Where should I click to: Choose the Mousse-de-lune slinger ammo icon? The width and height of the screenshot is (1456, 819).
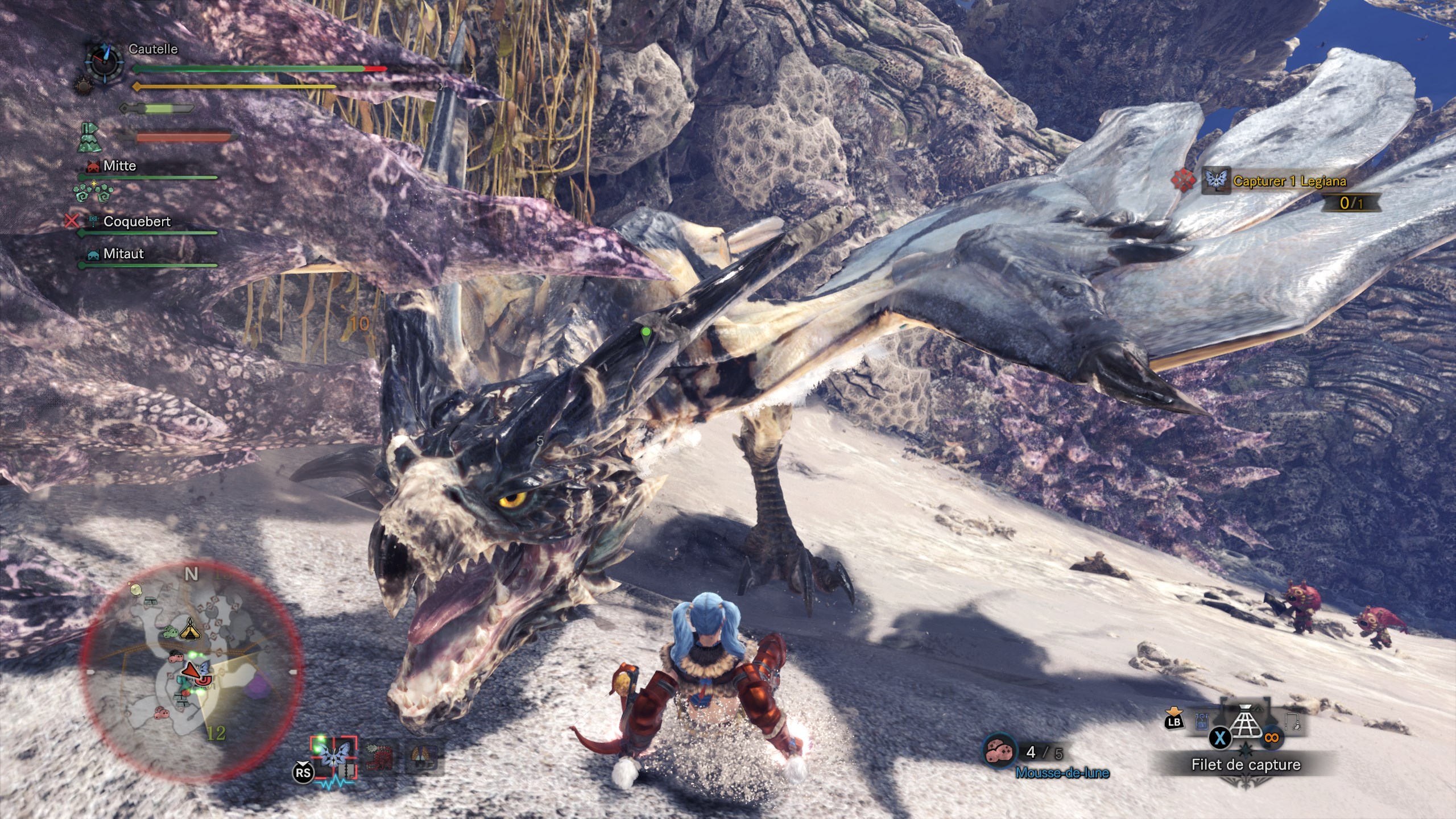[1000, 752]
